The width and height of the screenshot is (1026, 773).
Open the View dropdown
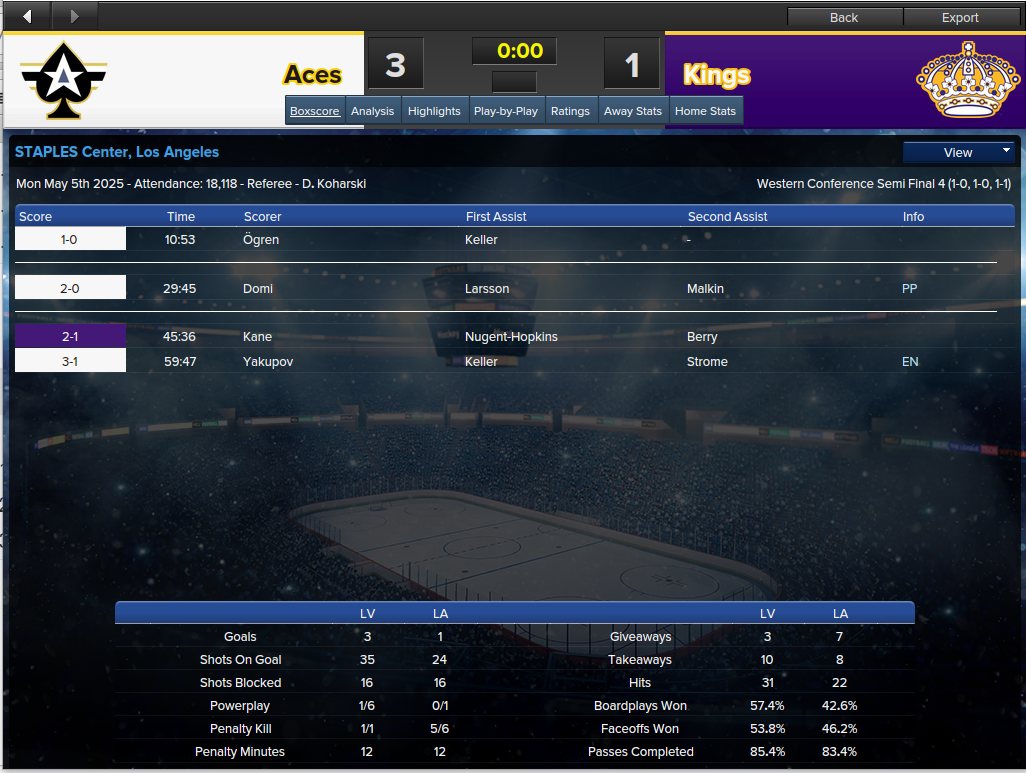(x=958, y=152)
